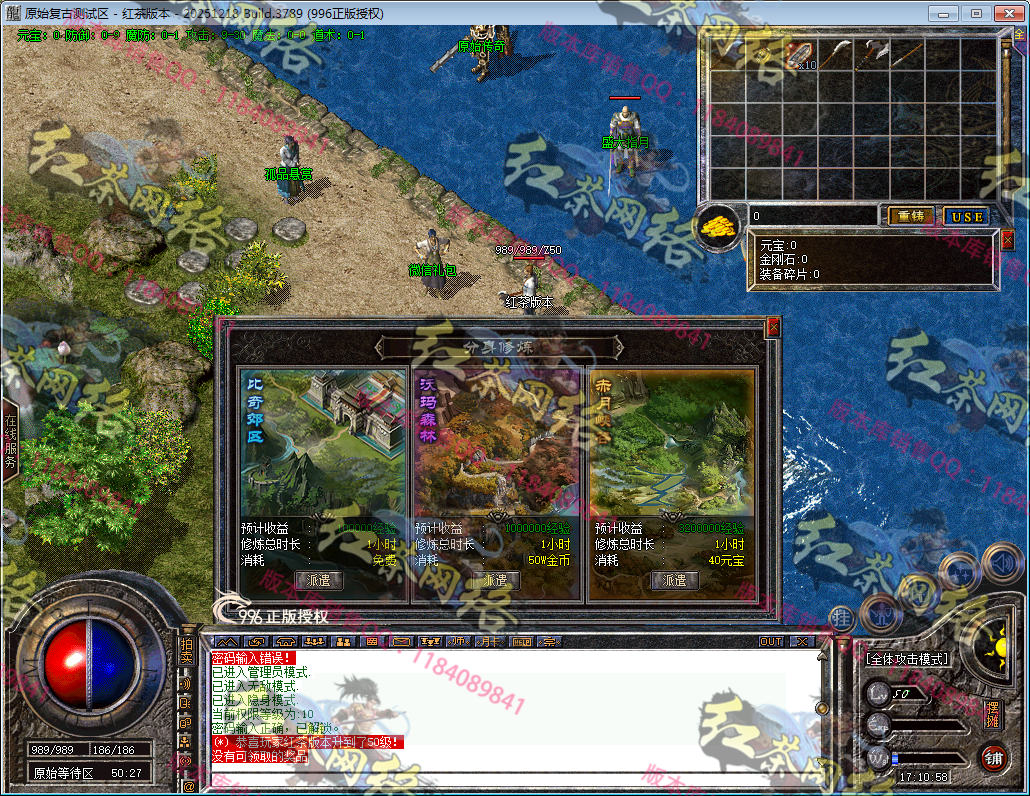Close the currency info box with the red X

click(1007, 239)
